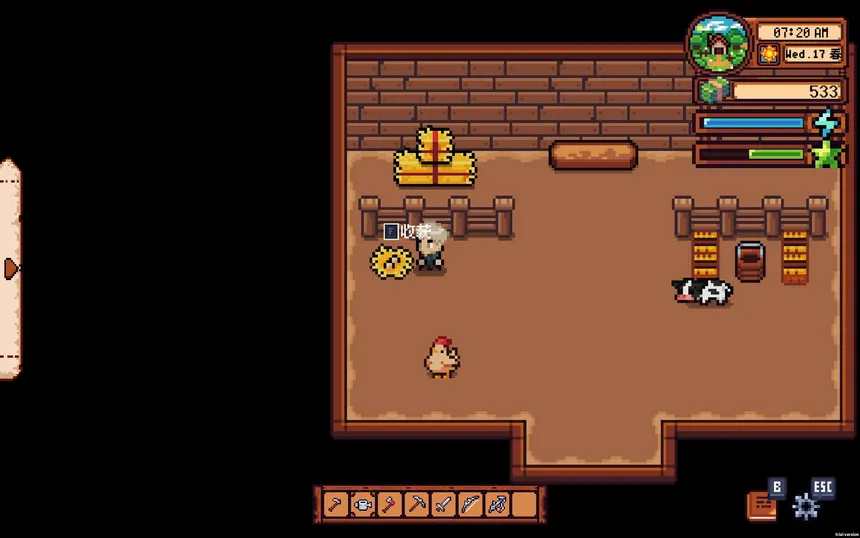This screenshot has width=860, height=538.
Task: Expand the side panel arrow tab
Action: point(11,268)
